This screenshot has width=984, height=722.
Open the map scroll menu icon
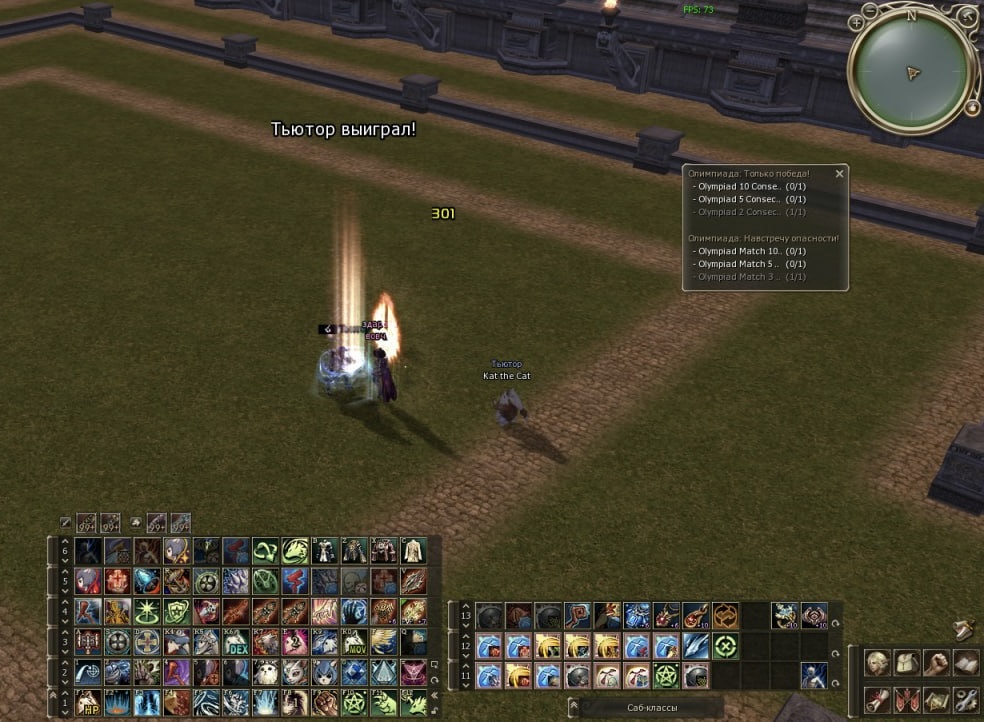937,698
